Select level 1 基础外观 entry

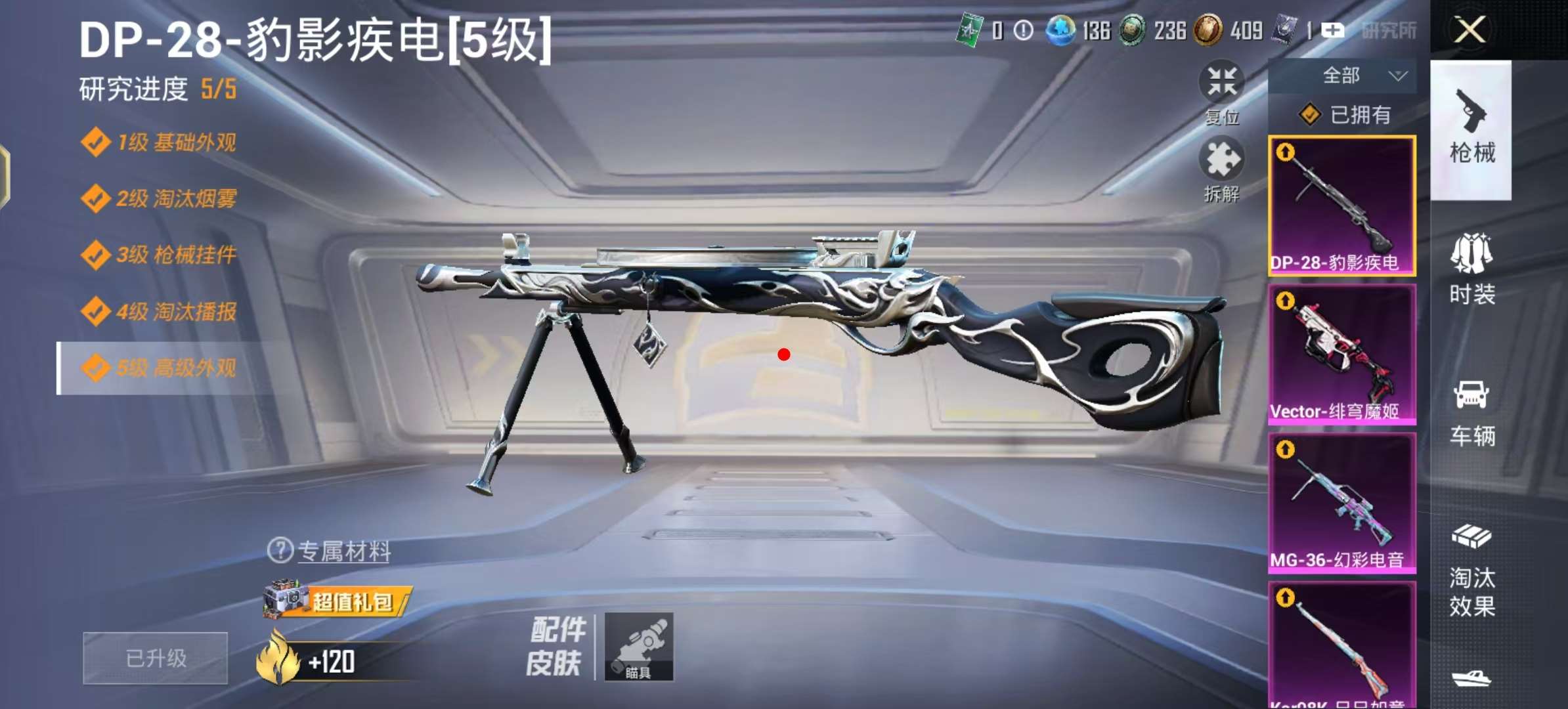click(x=160, y=142)
